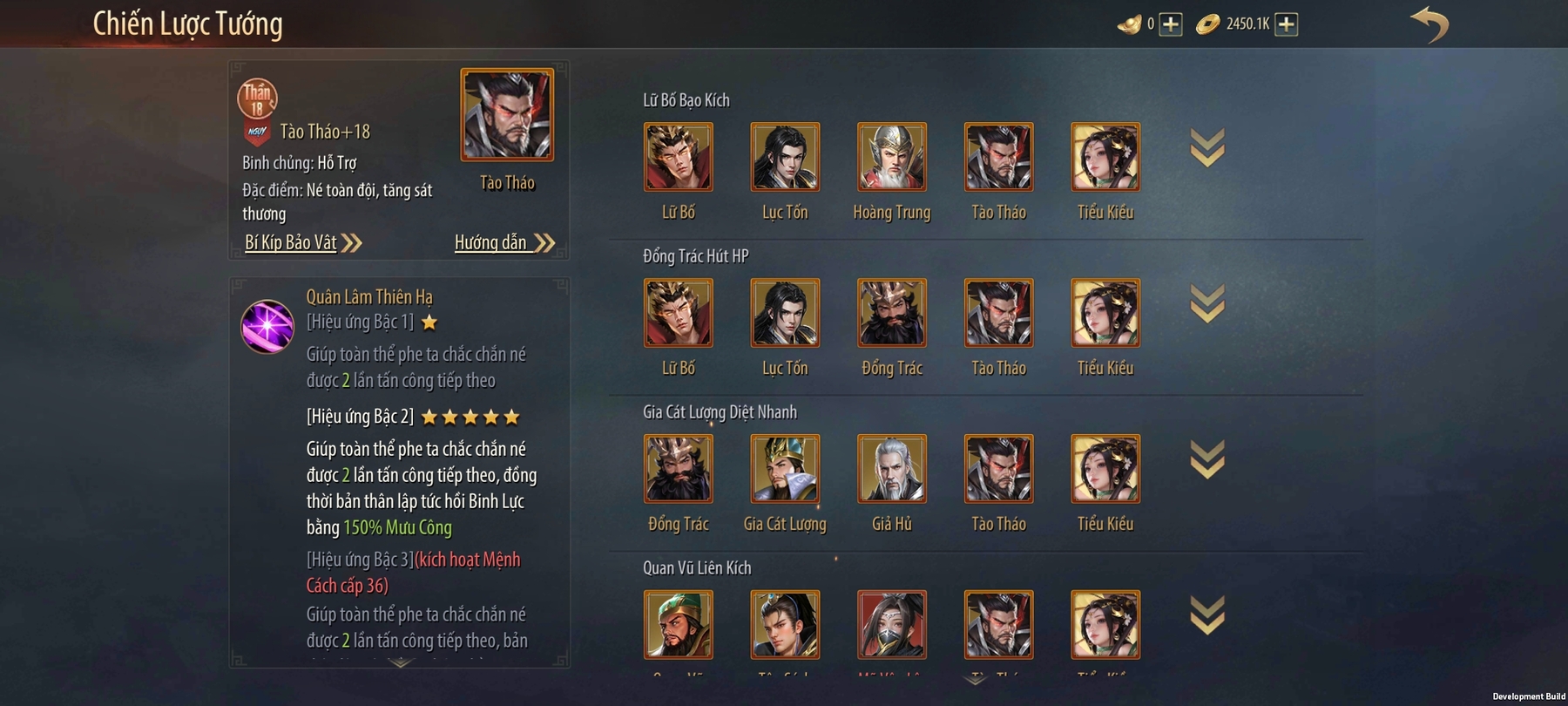Choose Lục Tốn in Đổng Trác Hút HP row

785,313
